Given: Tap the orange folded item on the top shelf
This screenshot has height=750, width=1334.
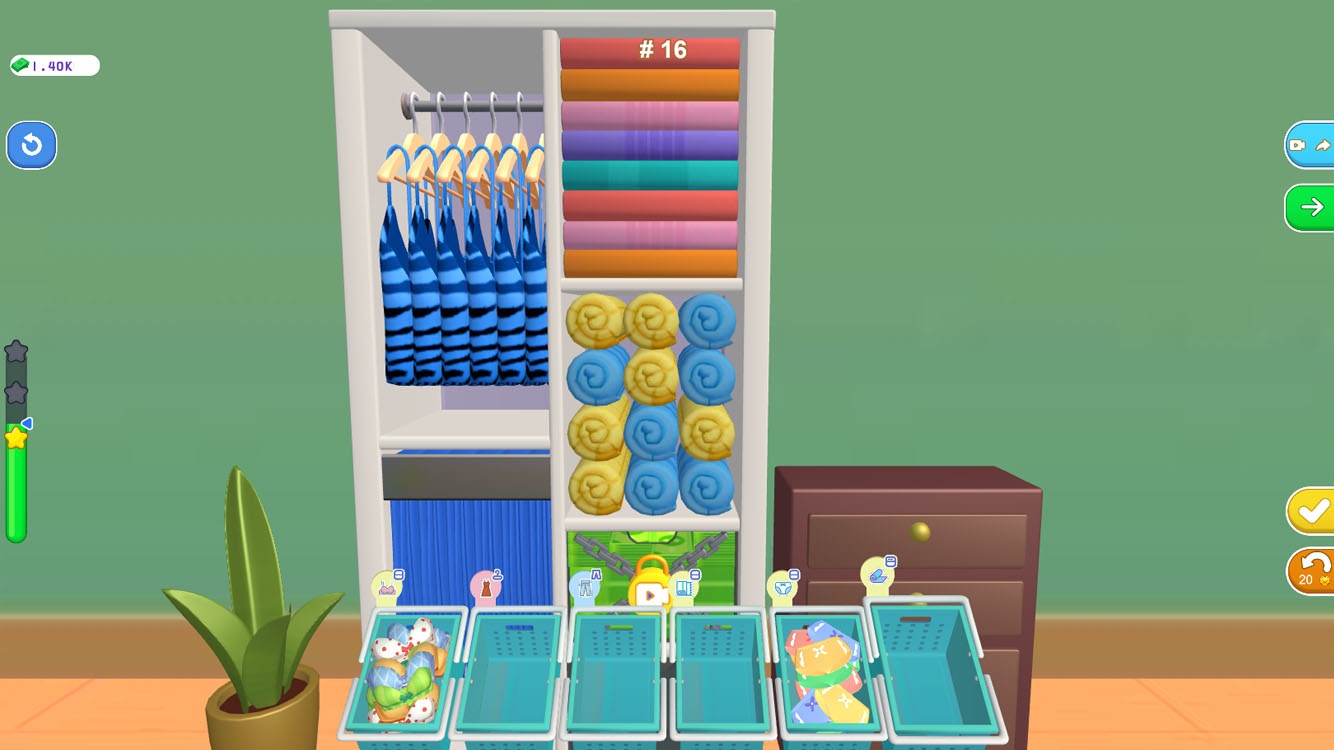Looking at the screenshot, I should tap(650, 80).
